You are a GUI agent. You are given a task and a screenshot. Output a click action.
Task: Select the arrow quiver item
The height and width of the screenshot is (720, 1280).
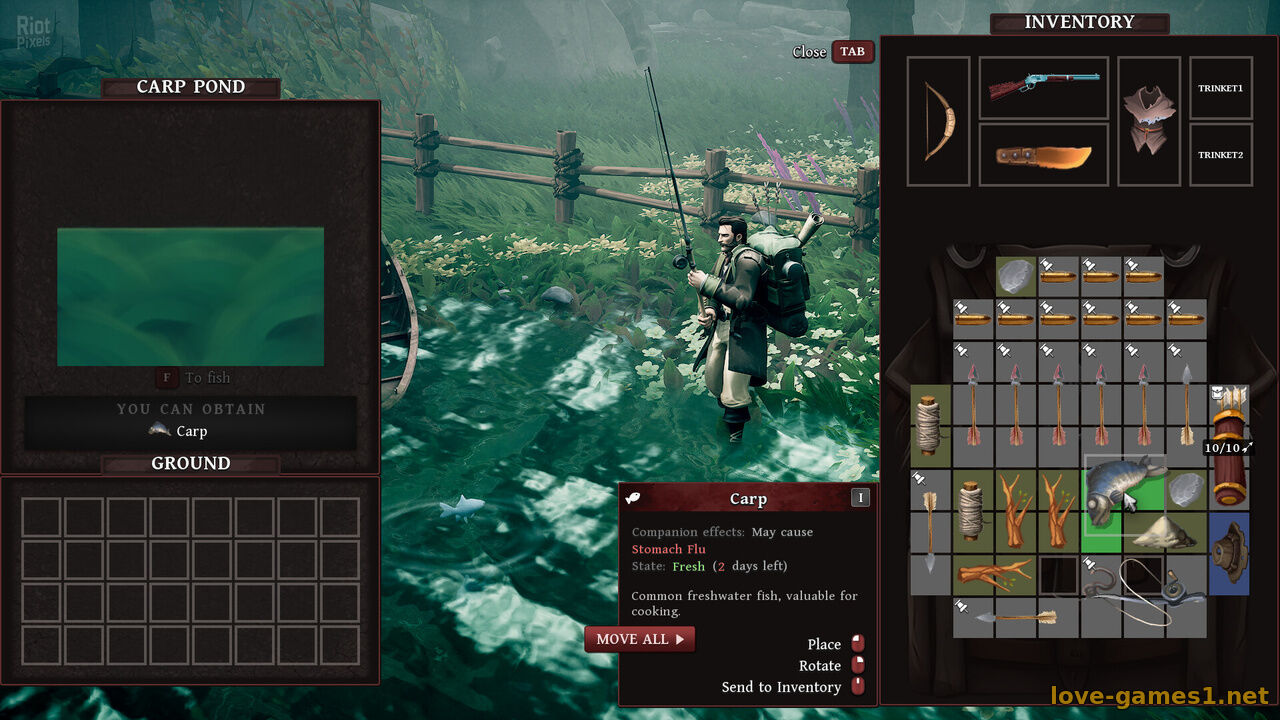(1229, 445)
